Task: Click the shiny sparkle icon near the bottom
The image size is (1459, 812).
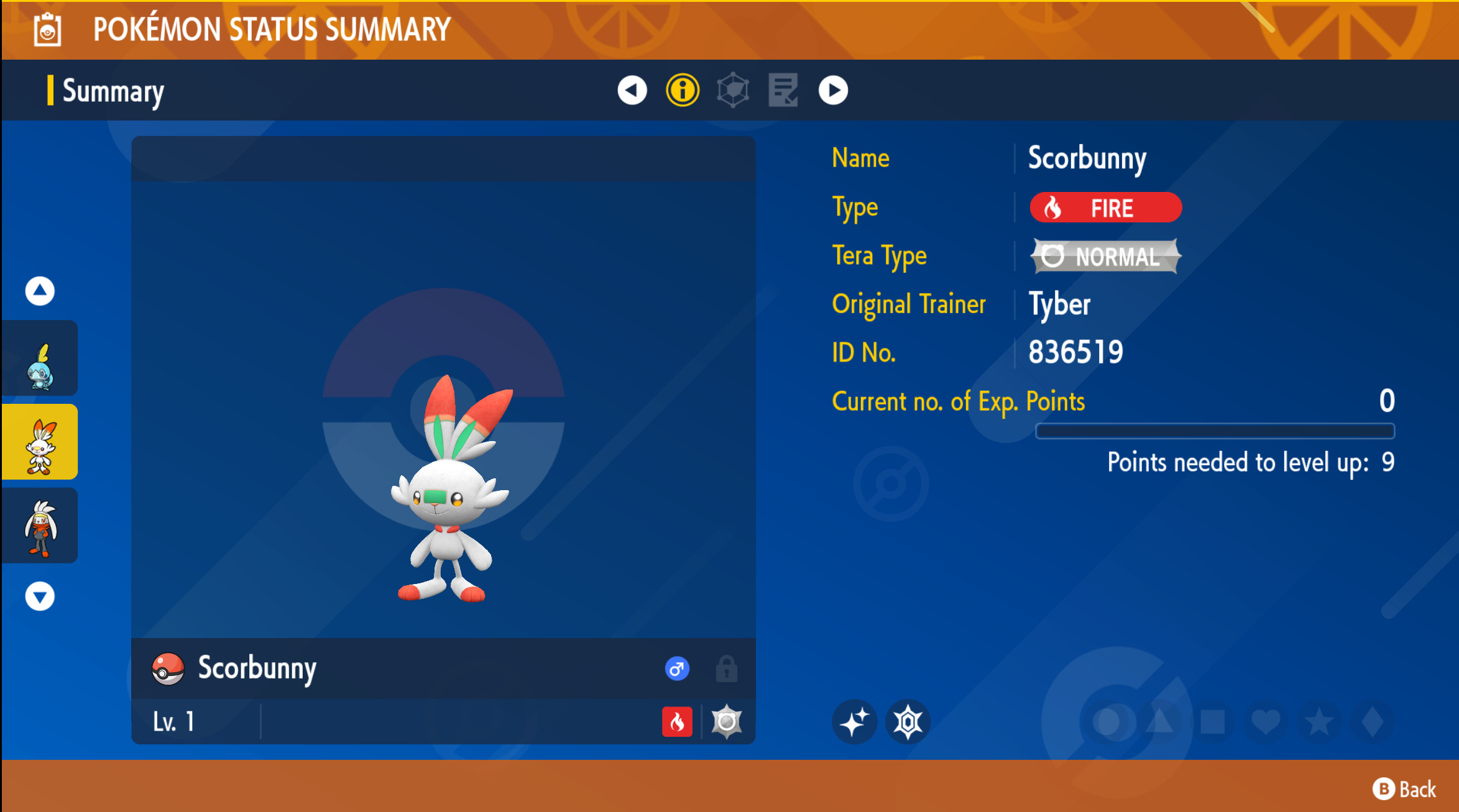Action: [x=855, y=722]
